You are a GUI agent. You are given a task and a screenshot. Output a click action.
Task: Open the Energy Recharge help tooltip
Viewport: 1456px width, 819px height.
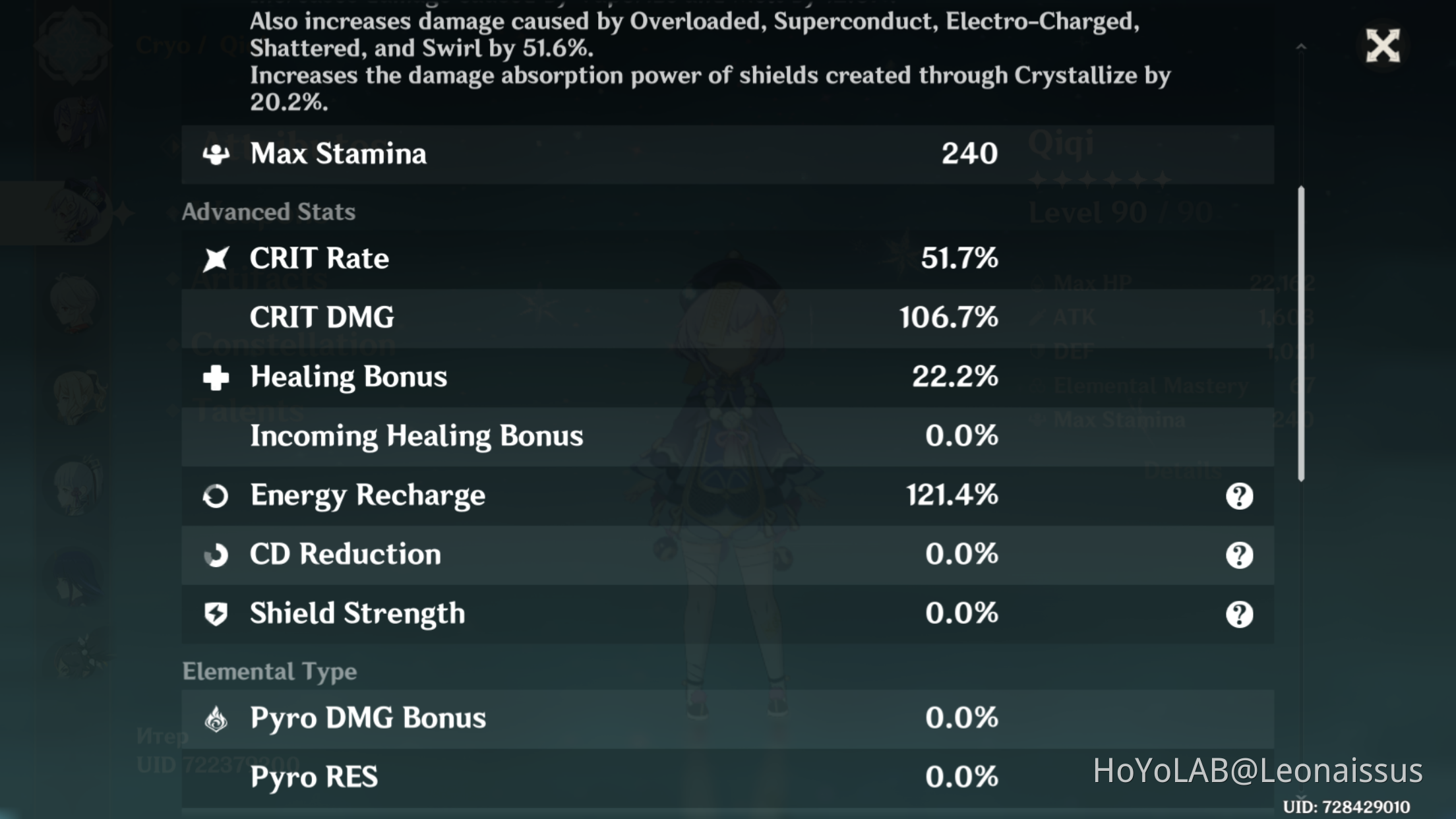click(x=1239, y=496)
